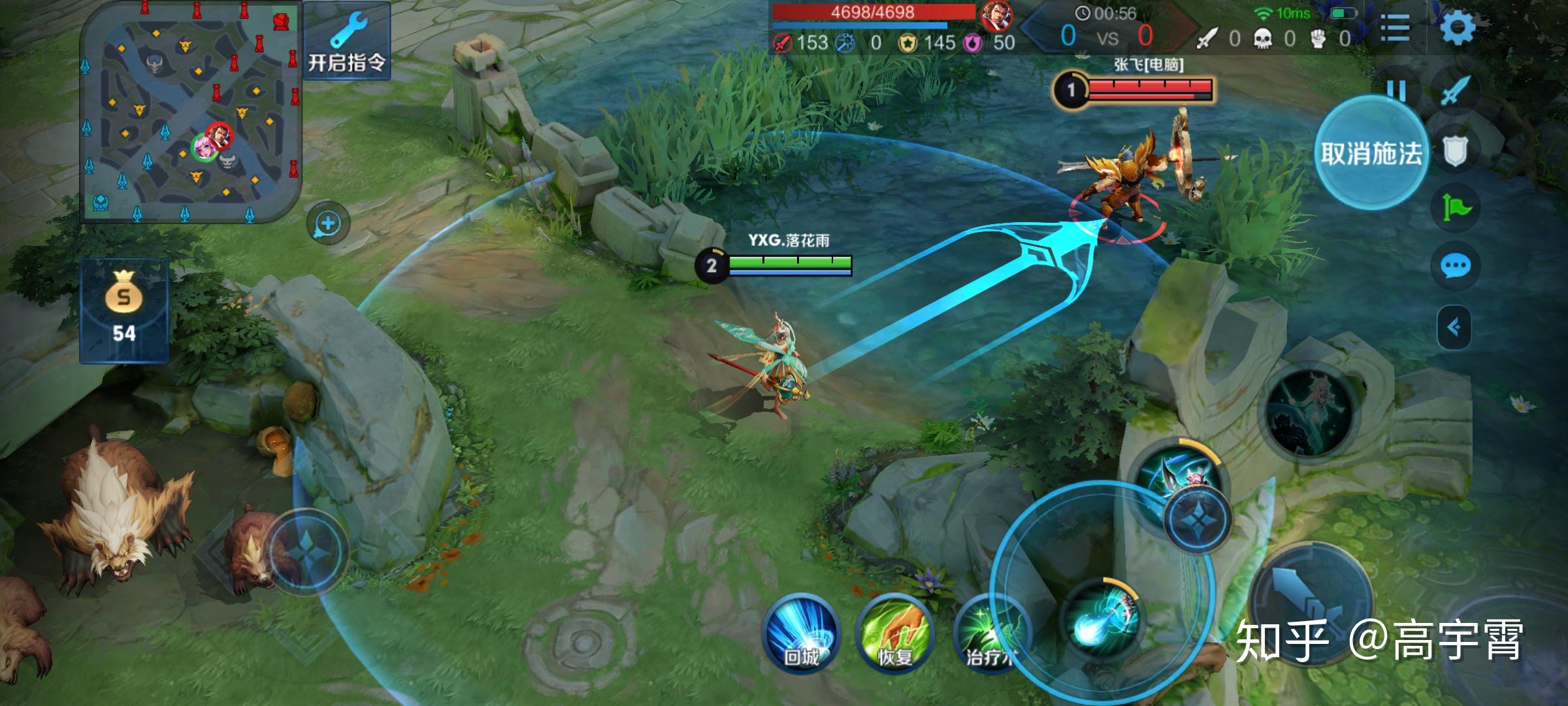Tap the 开启指令 wrench button

[347, 41]
